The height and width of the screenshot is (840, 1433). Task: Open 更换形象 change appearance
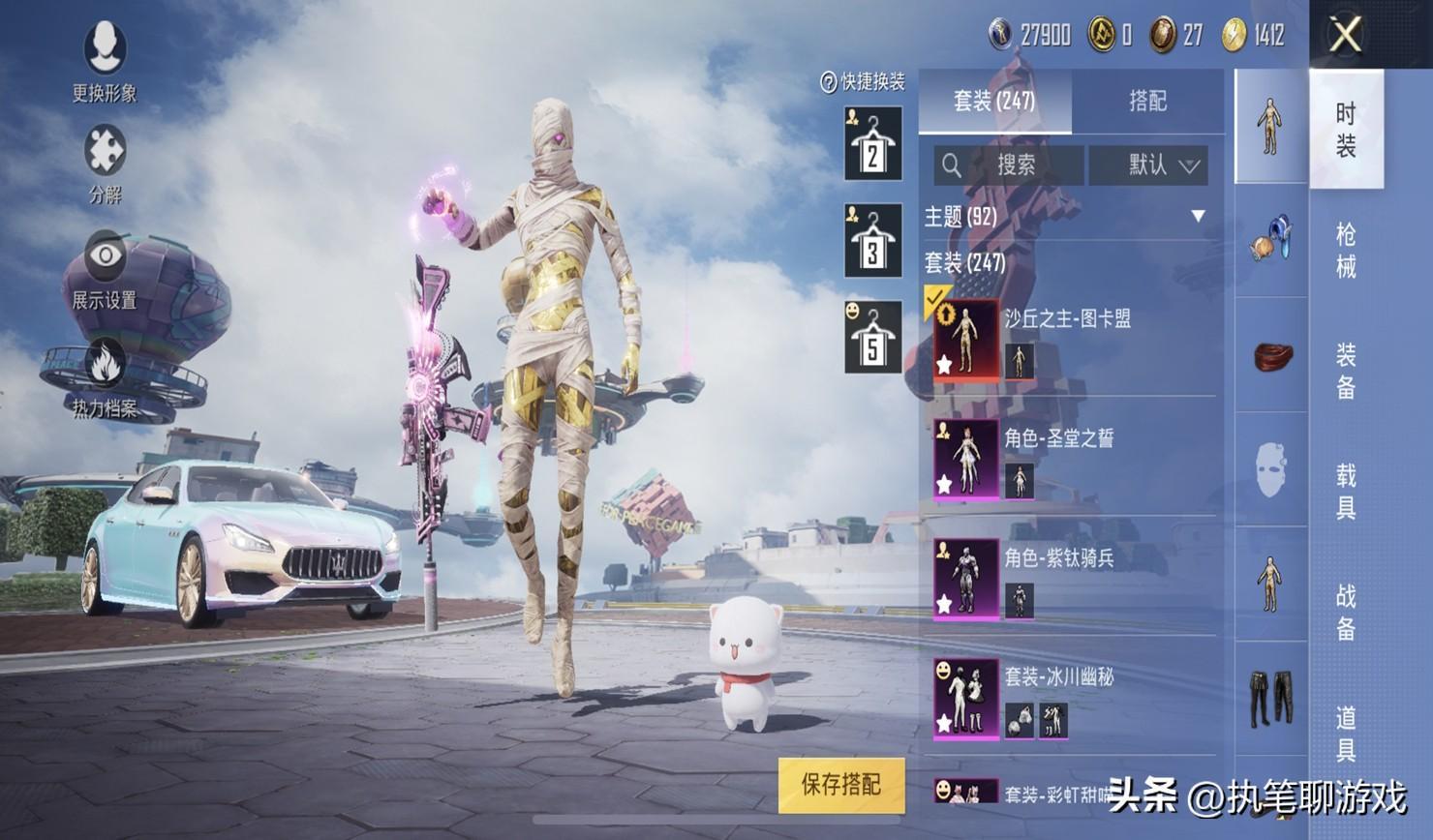tap(105, 60)
